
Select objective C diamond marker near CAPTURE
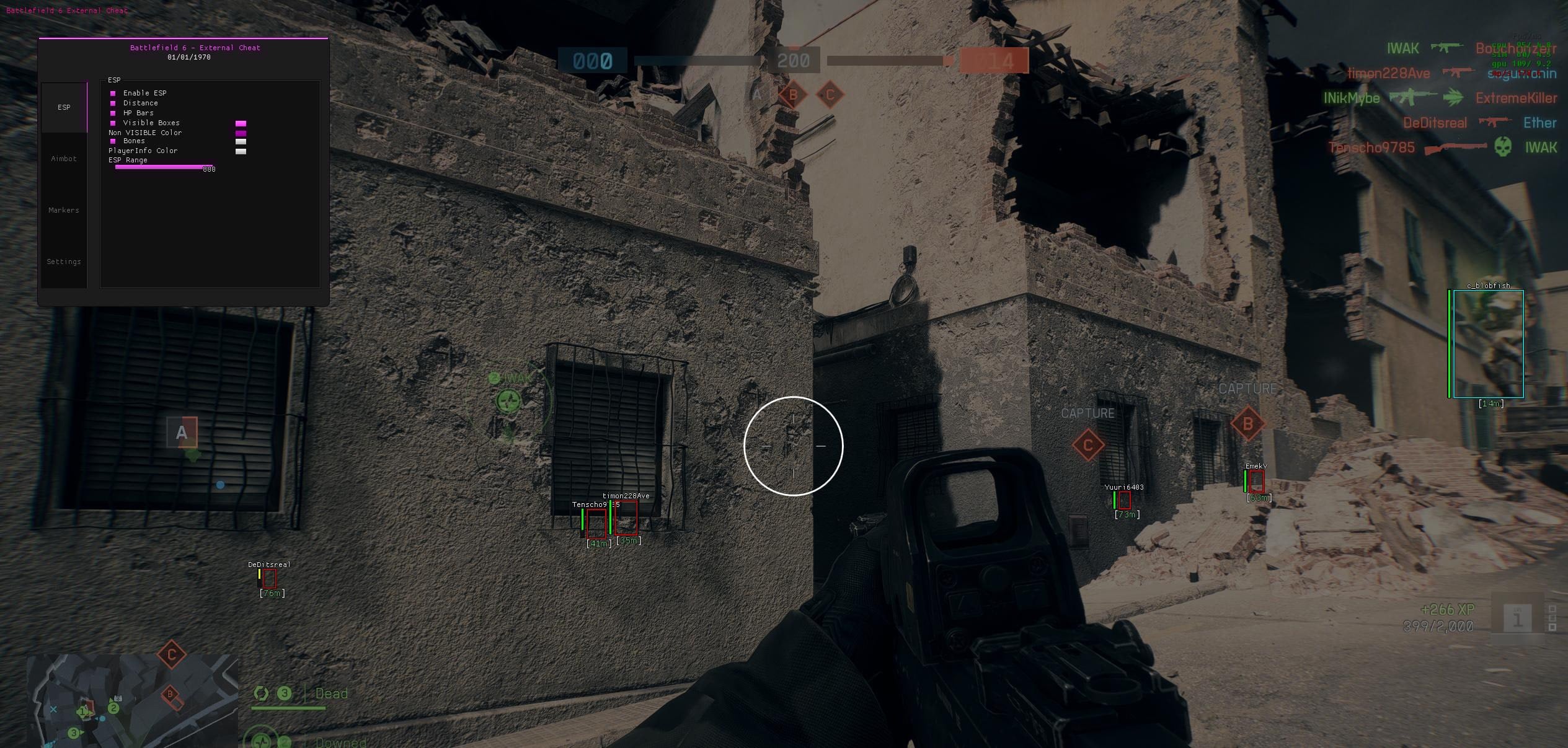[x=1089, y=444]
